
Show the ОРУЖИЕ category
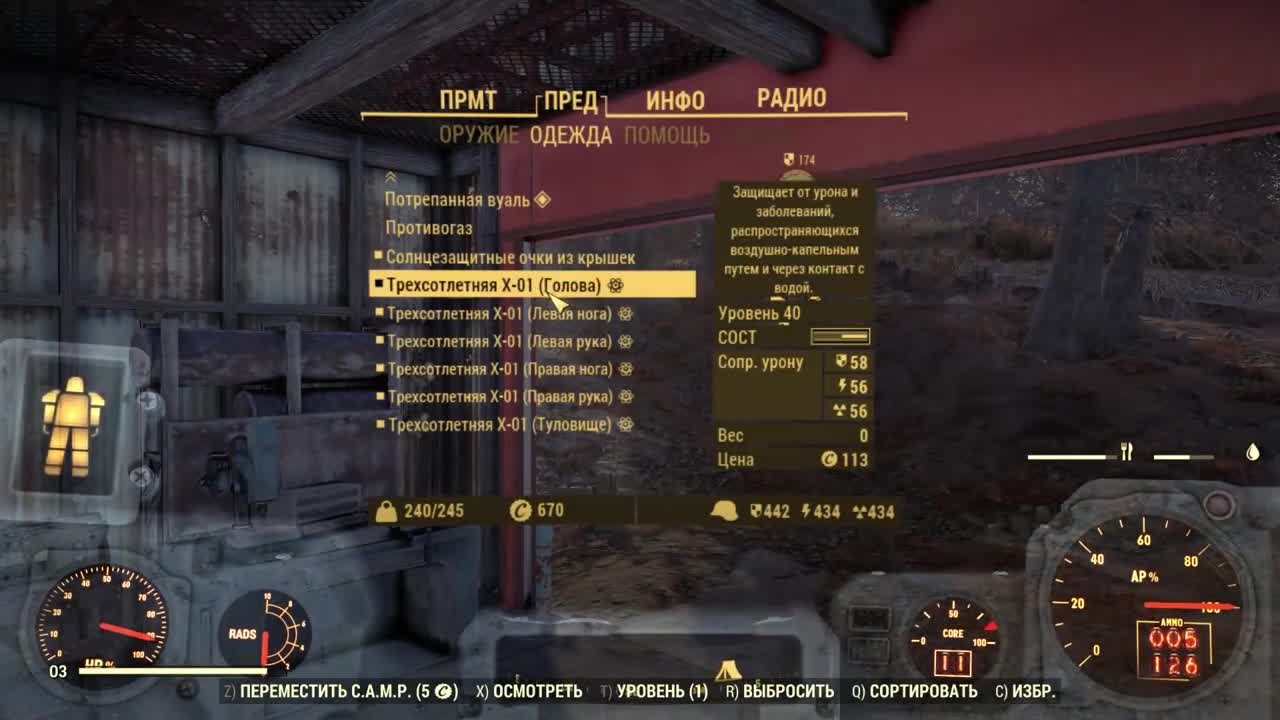tap(479, 136)
